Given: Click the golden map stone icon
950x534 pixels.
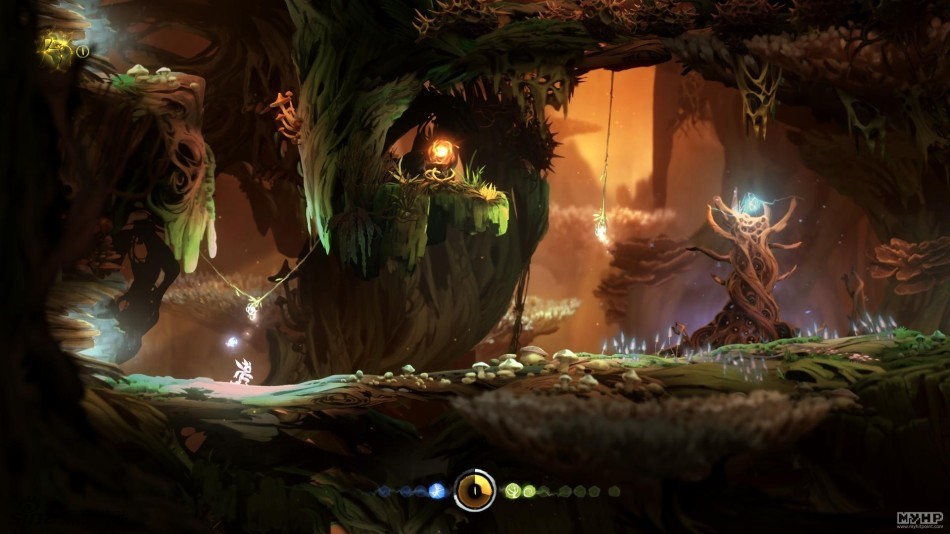Looking at the screenshot, I should pos(56,50).
